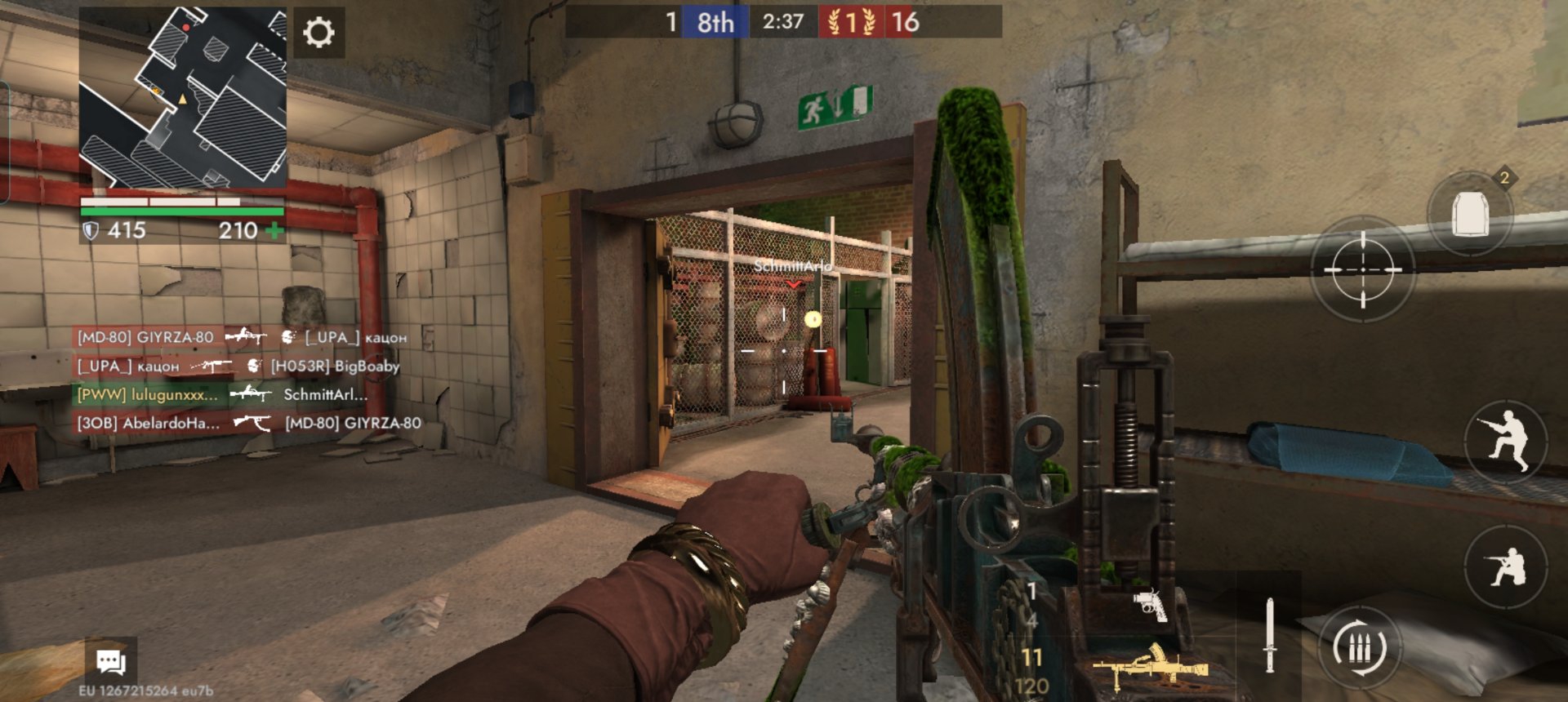The image size is (1568, 702).
Task: Open the gear settings menu
Action: [318, 33]
